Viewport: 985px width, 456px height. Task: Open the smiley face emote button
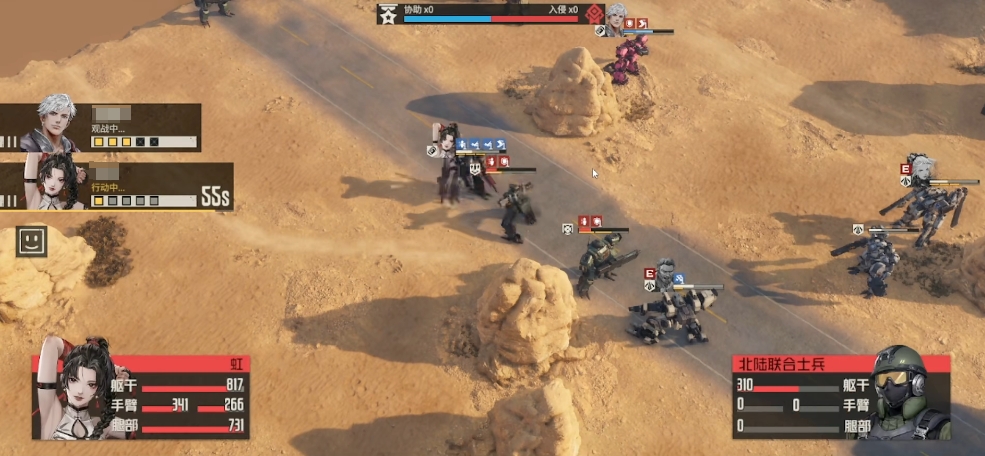(31, 241)
